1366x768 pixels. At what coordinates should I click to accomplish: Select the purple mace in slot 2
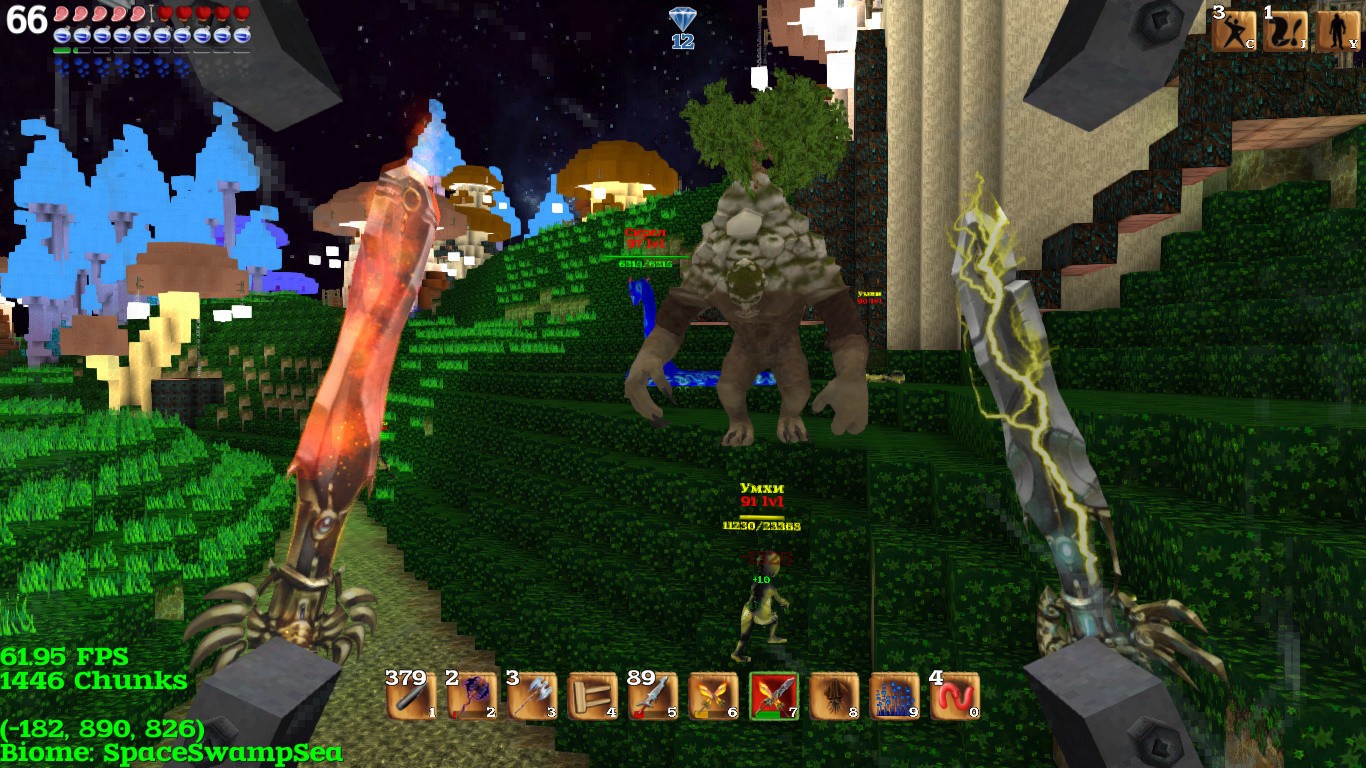point(471,696)
